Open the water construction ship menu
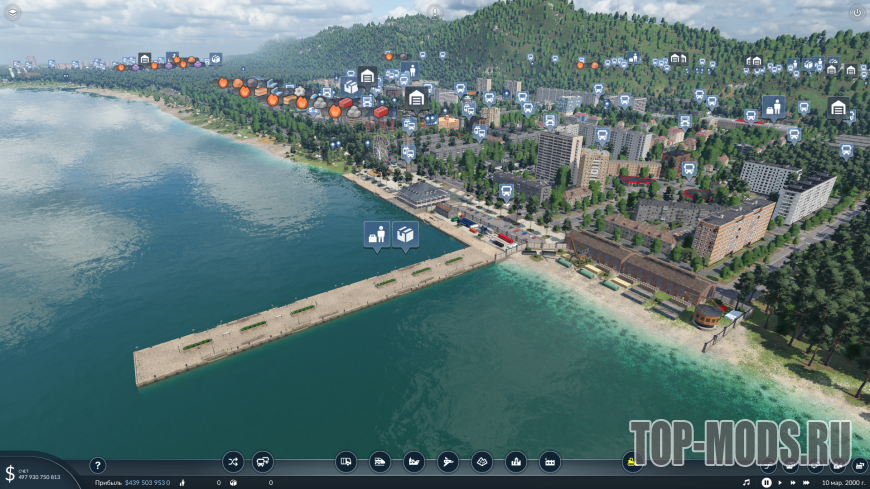The width and height of the screenshot is (870, 489). (414, 461)
